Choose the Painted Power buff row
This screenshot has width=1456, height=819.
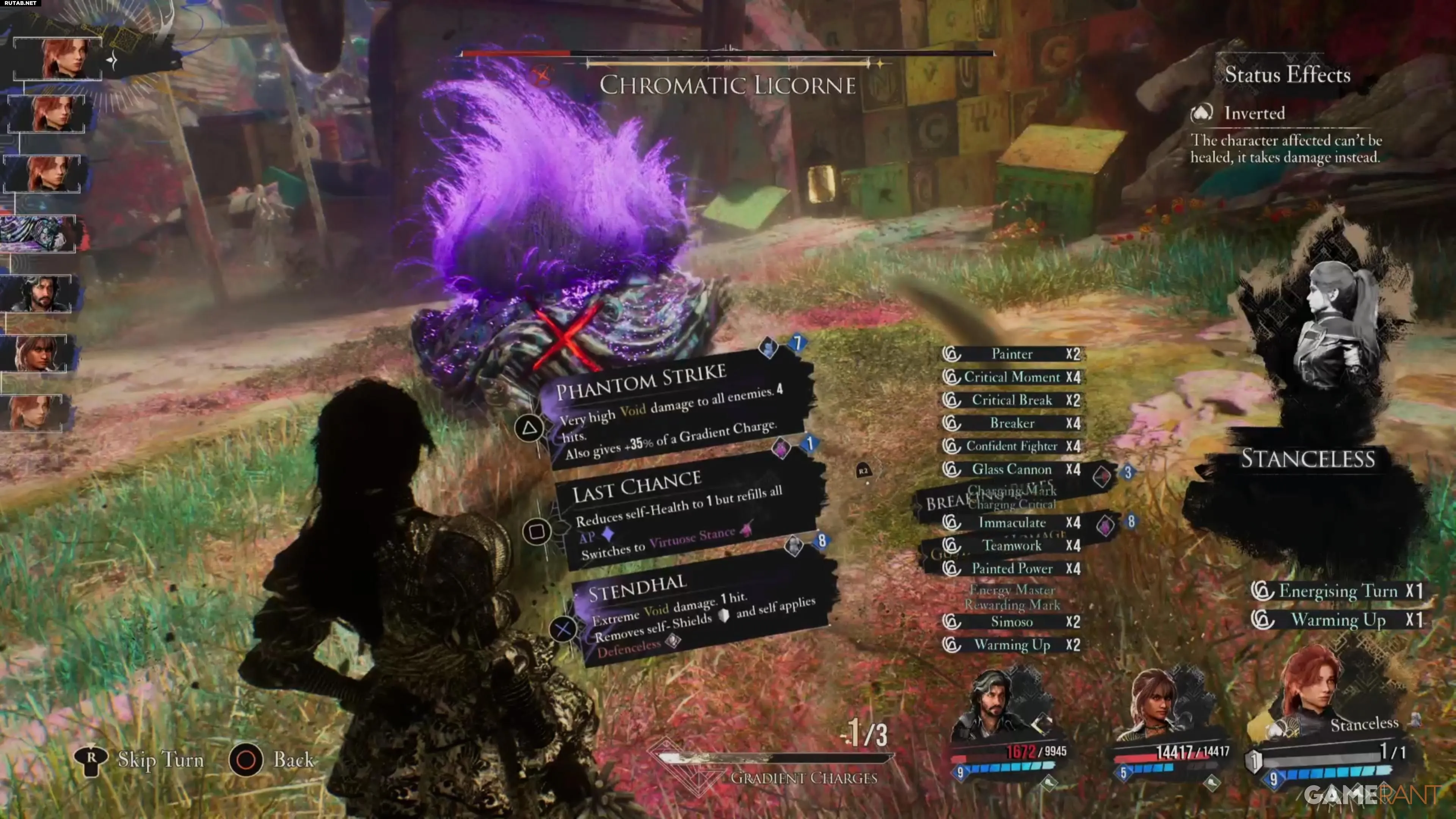pyautogui.click(x=1011, y=569)
